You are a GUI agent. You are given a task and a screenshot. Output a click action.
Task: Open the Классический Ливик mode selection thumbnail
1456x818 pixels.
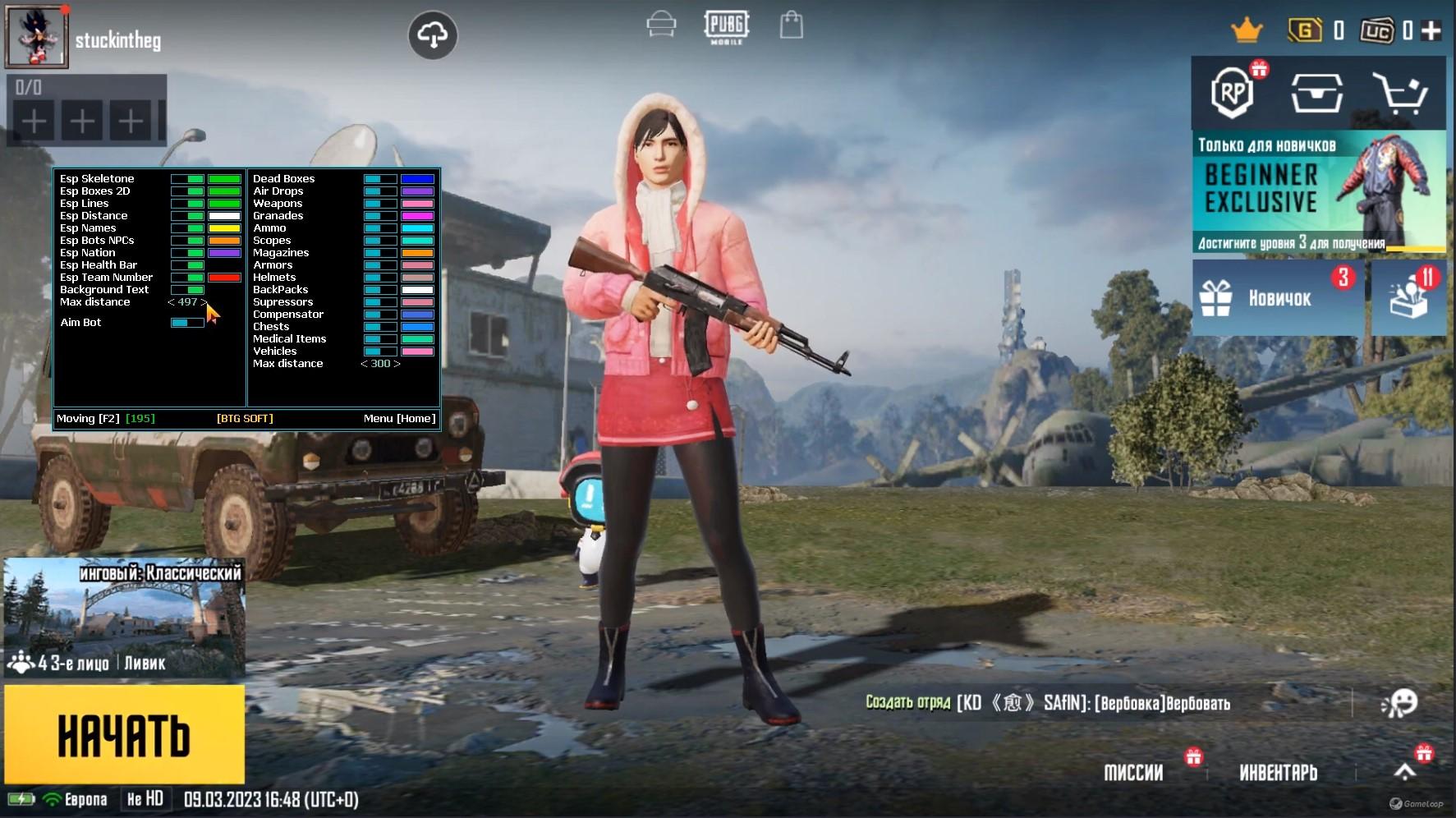[124, 618]
